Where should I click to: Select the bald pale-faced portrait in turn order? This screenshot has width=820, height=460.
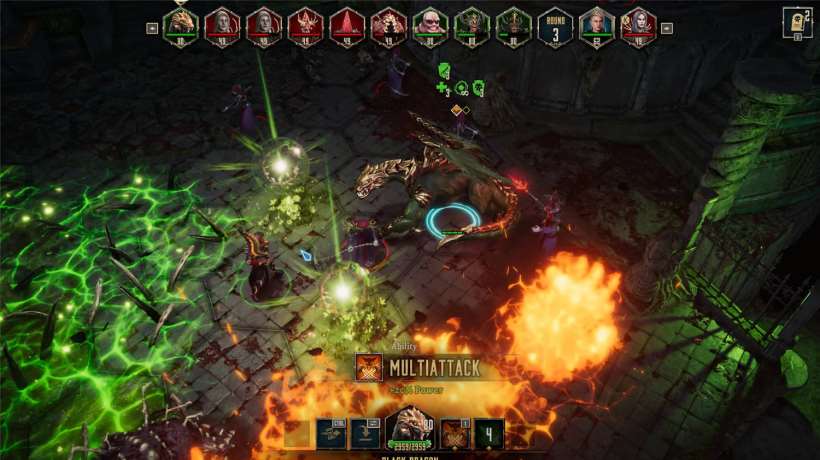[x=430, y=24]
